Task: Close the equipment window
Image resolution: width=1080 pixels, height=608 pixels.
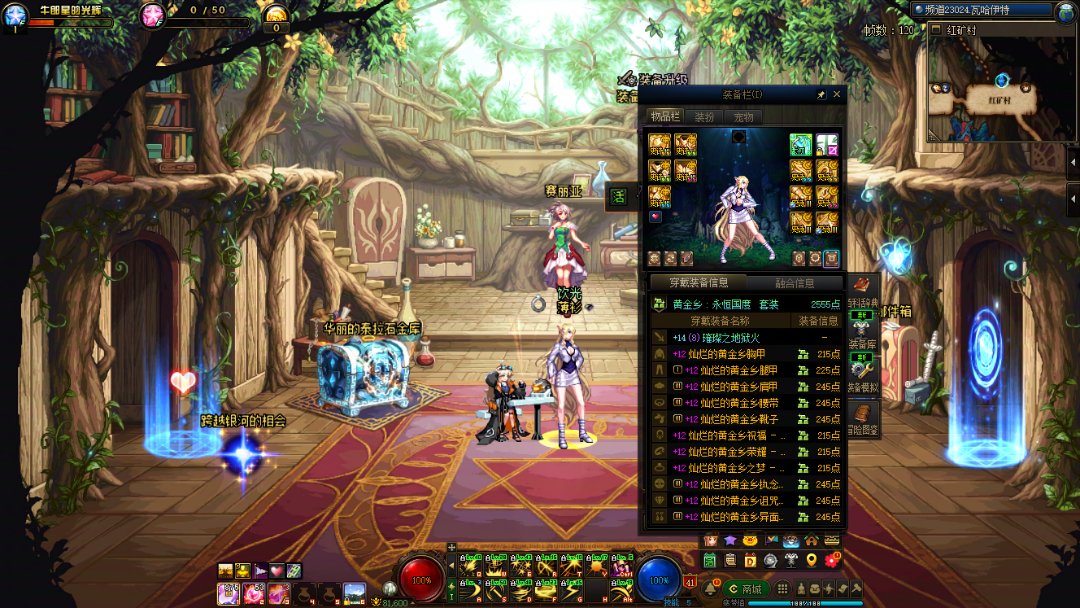Action: [837, 95]
